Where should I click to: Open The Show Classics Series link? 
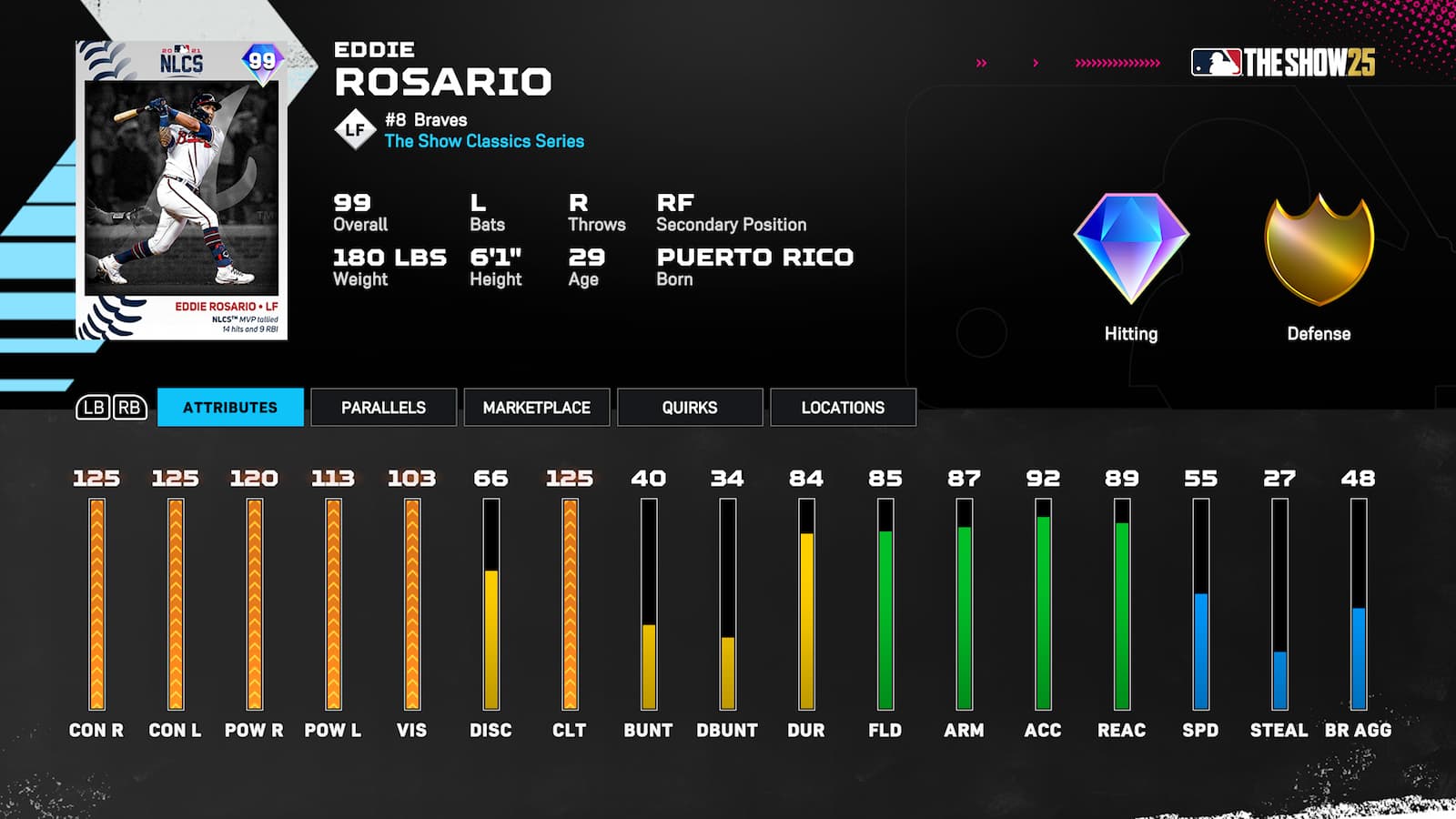483,141
